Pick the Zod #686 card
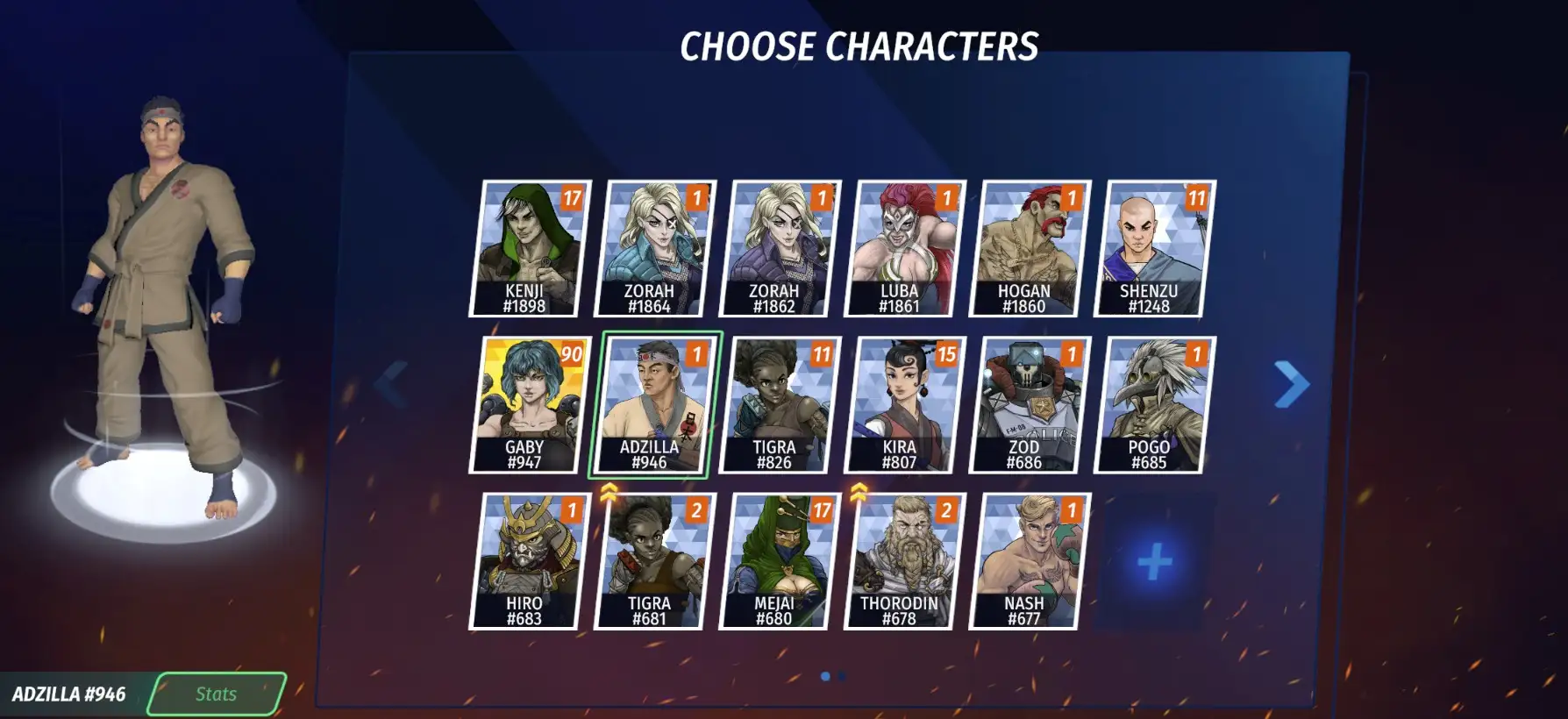 click(x=1030, y=404)
